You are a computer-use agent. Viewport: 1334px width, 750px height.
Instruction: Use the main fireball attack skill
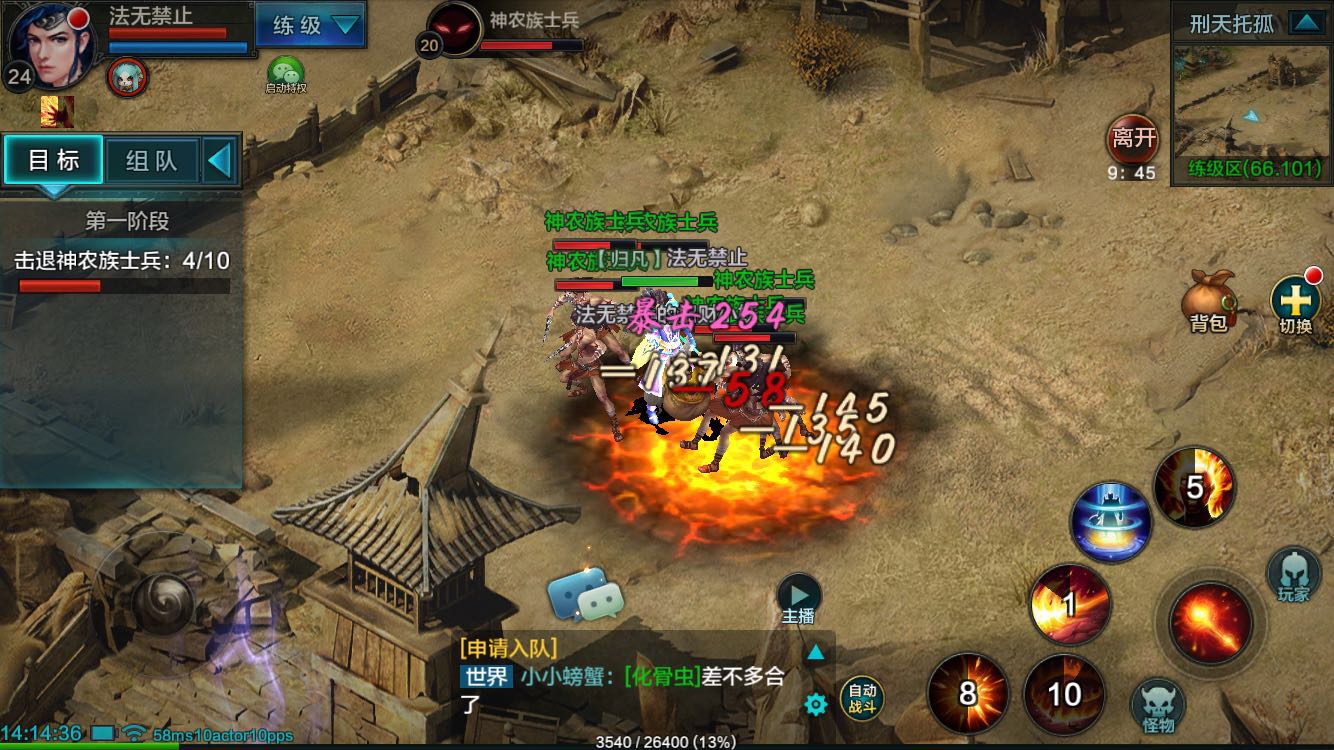pos(1212,622)
